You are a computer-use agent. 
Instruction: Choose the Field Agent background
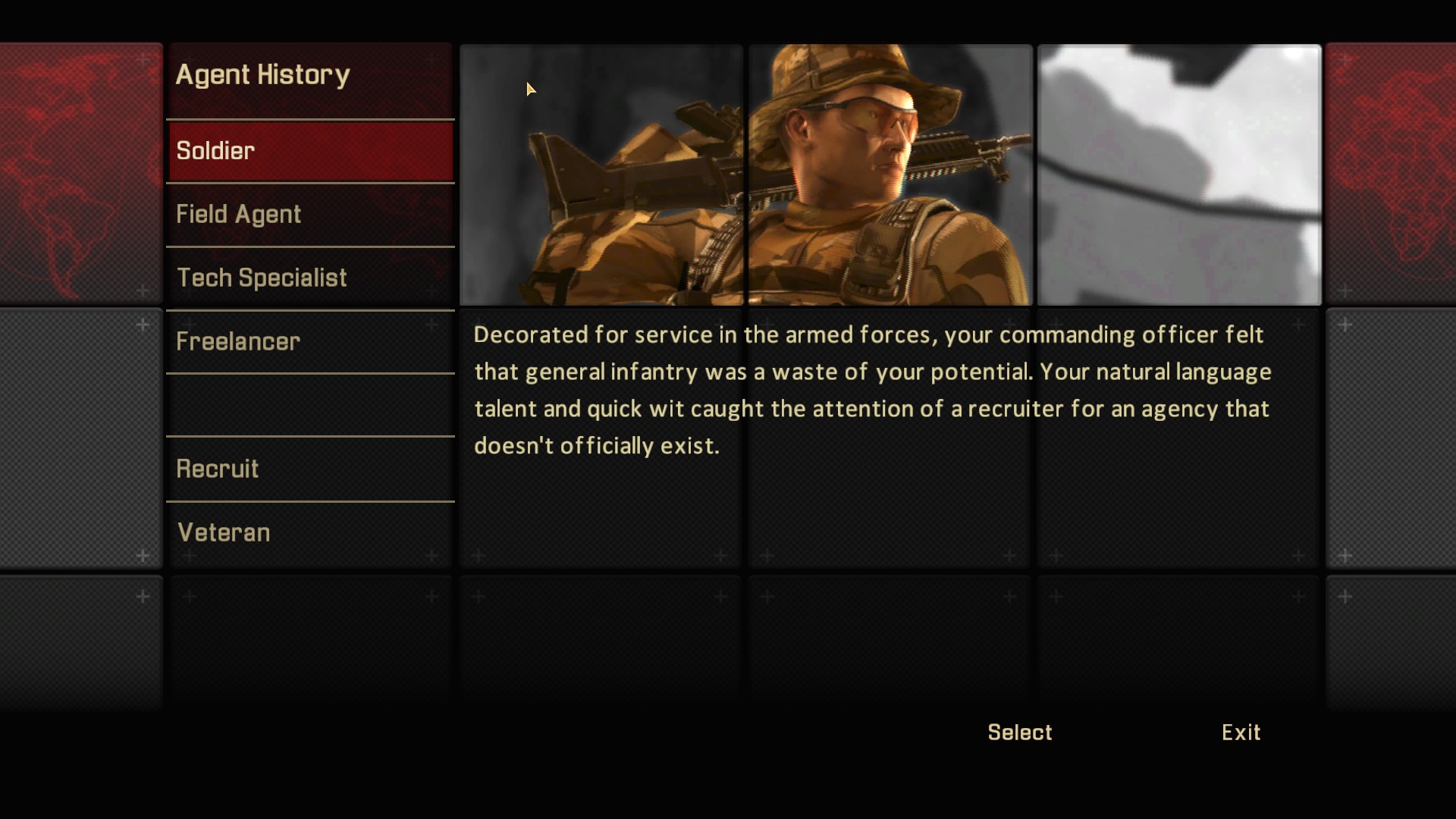(x=310, y=215)
